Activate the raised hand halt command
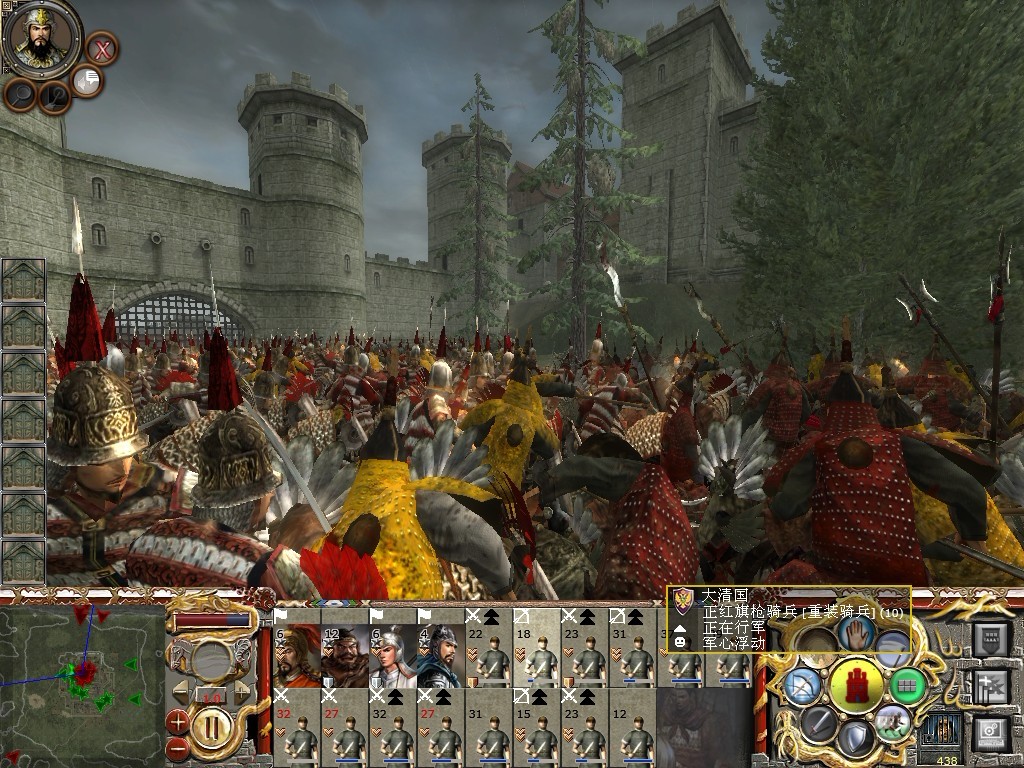The image size is (1024, 768). [x=856, y=632]
